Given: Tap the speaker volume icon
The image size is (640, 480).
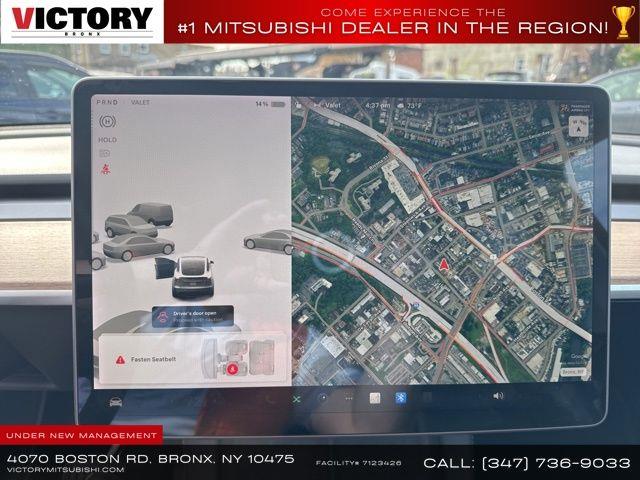Looking at the screenshot, I should tap(498, 396).
